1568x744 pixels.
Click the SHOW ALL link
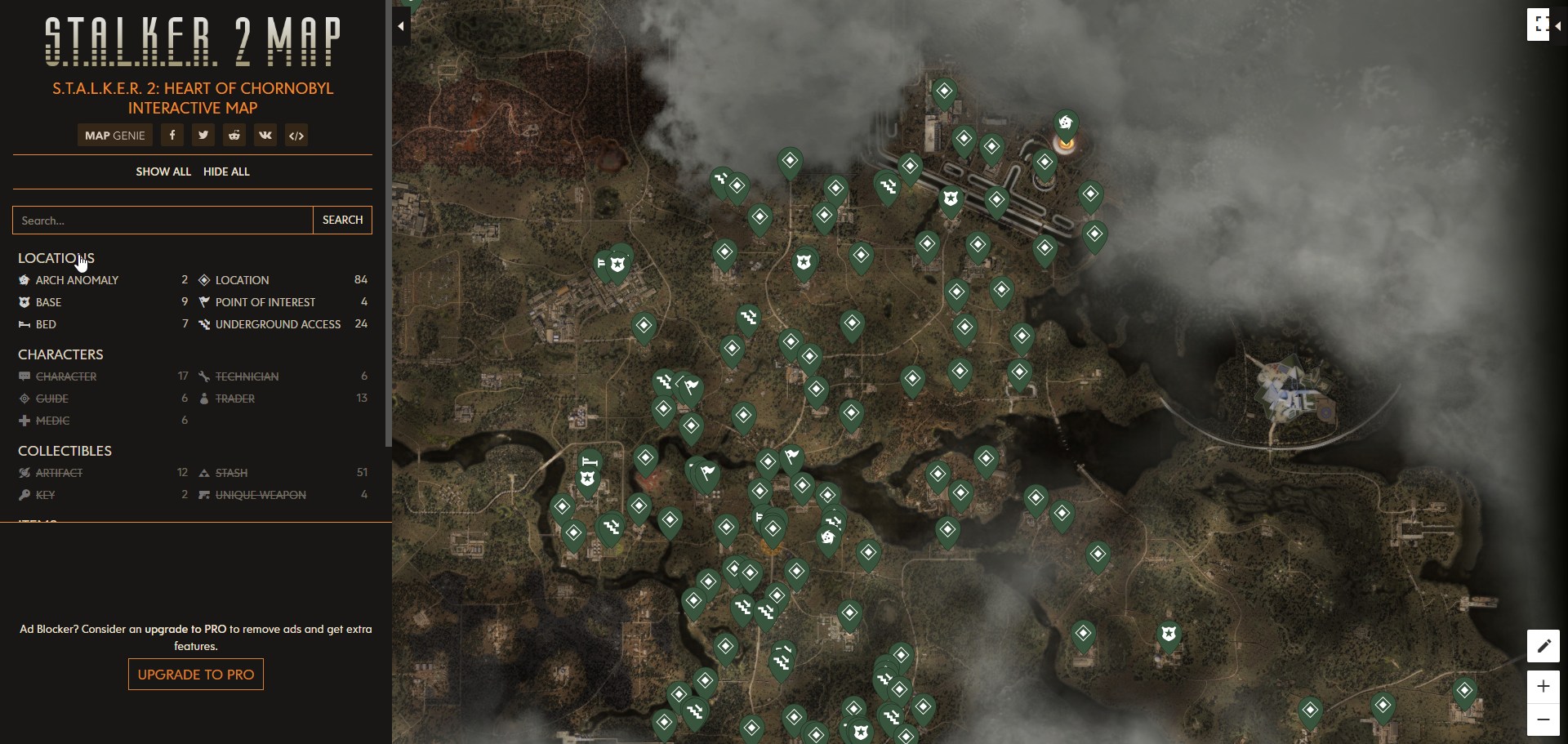click(163, 172)
